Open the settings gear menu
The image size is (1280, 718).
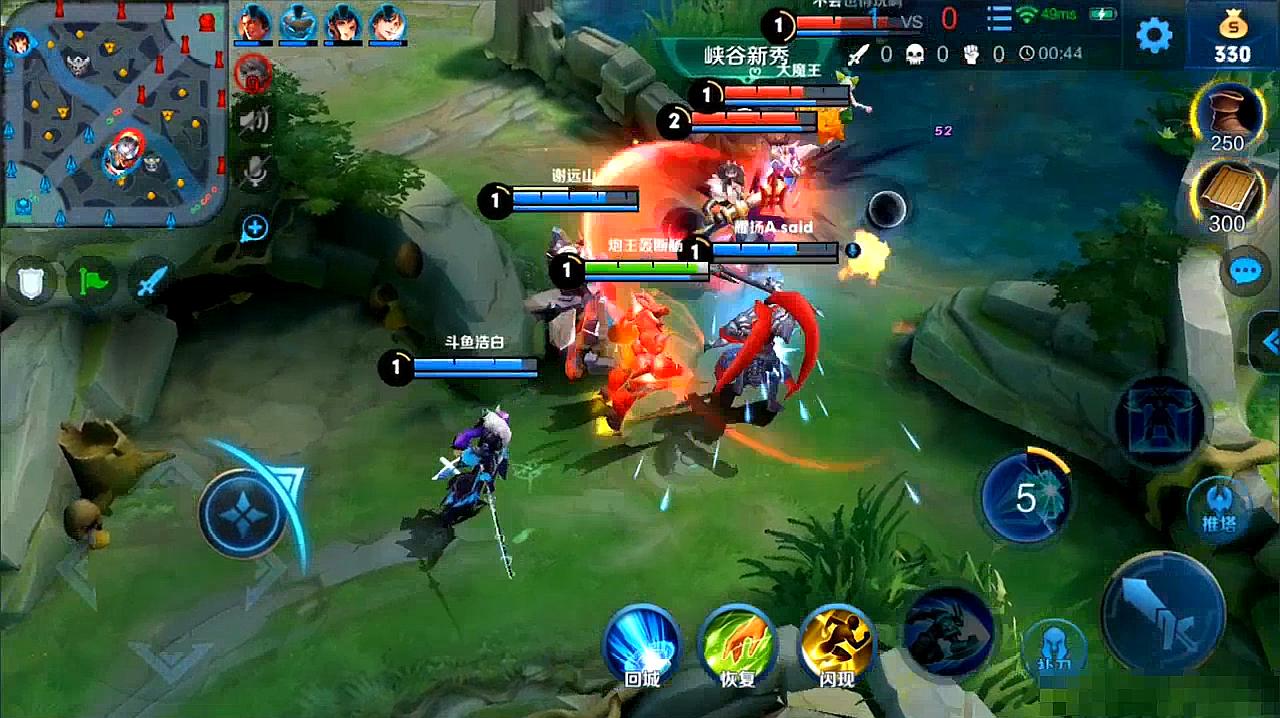[1154, 36]
